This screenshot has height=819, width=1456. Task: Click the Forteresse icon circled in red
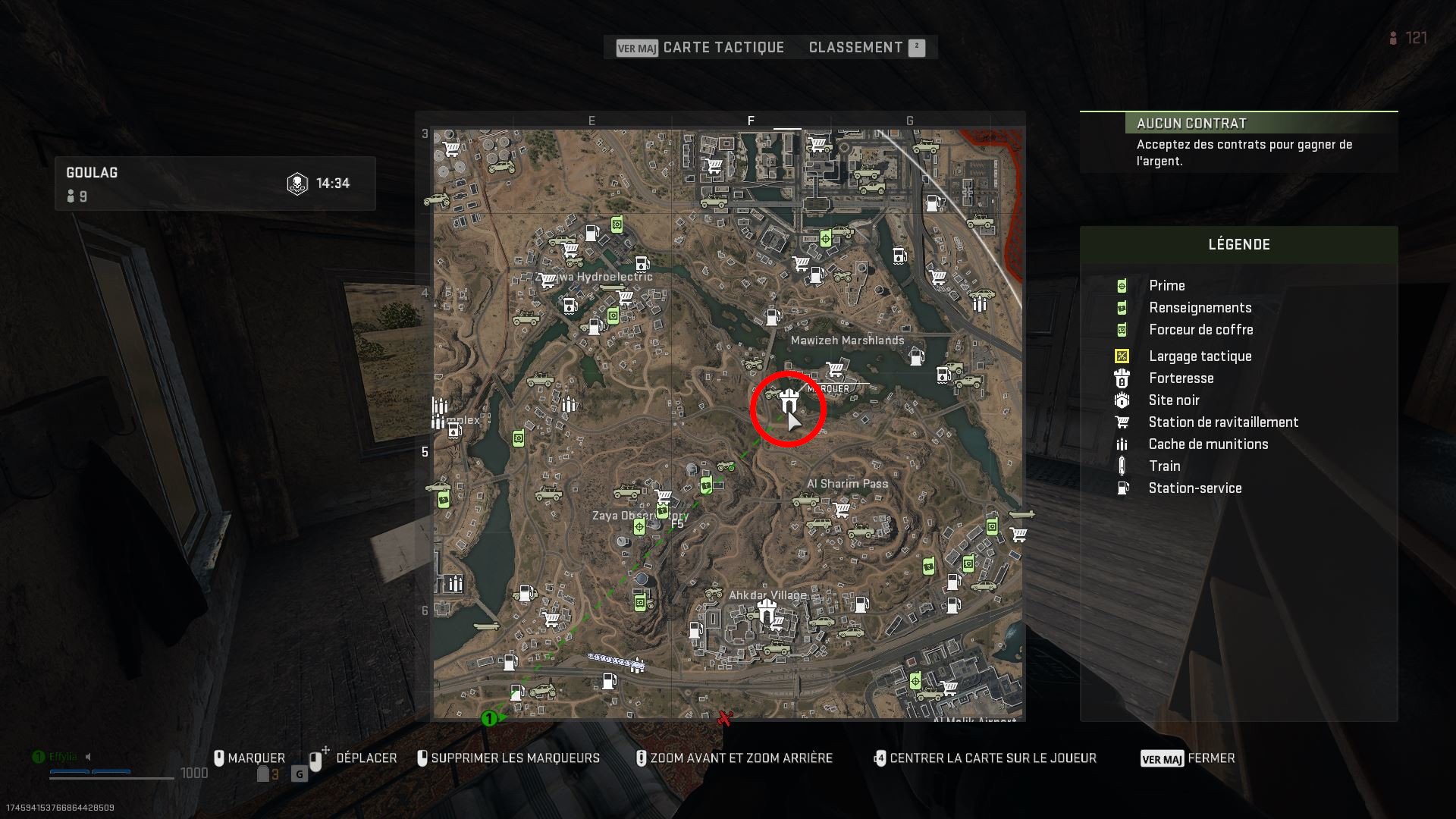[x=788, y=400]
